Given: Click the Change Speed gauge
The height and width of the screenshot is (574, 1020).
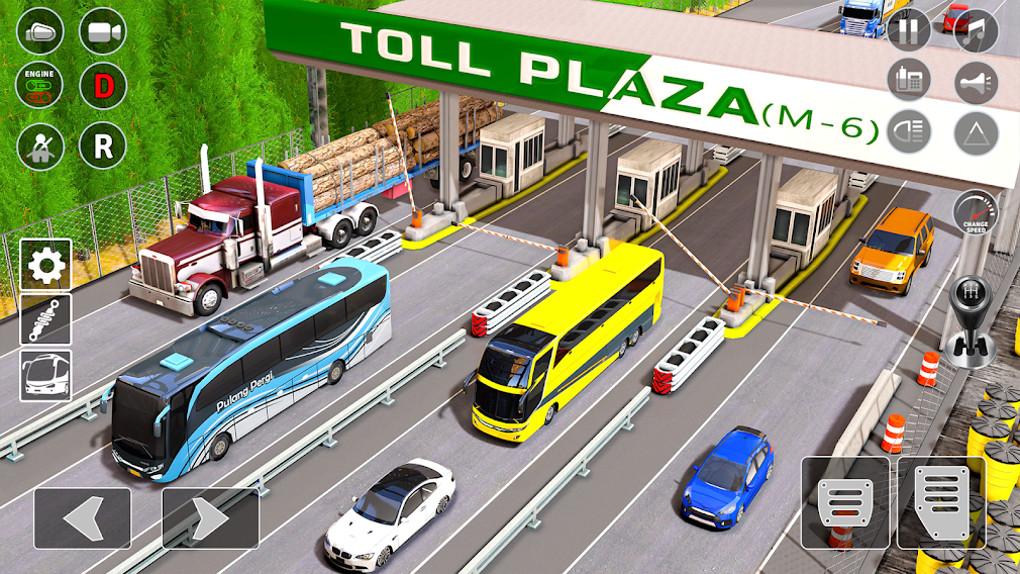Looking at the screenshot, I should (974, 213).
